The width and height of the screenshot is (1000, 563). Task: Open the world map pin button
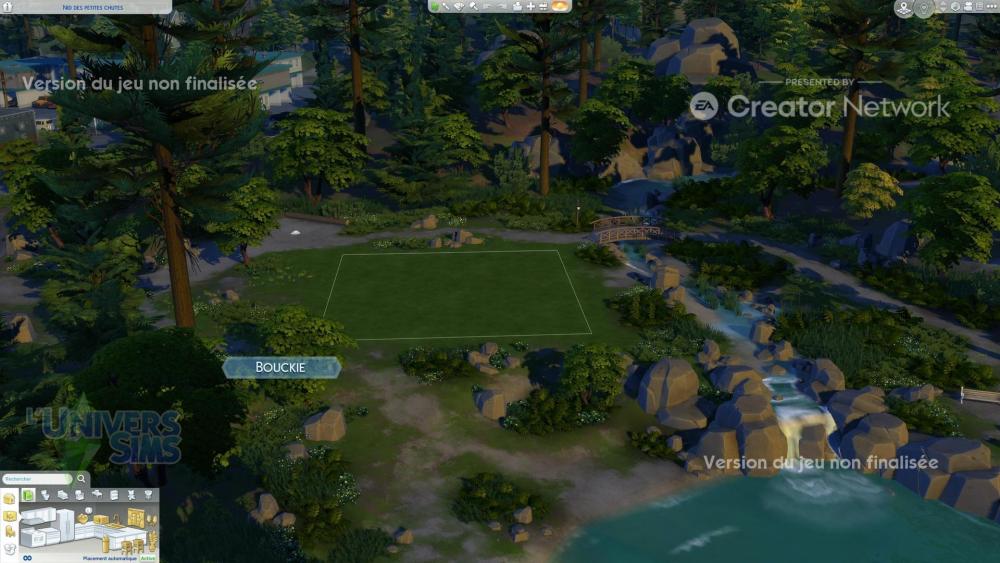pyautogui.click(x=903, y=9)
